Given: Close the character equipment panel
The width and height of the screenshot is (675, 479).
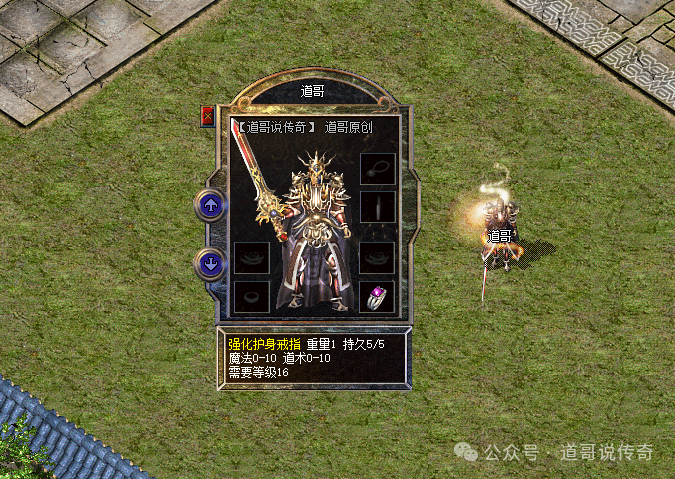Looking at the screenshot, I should point(208,116).
